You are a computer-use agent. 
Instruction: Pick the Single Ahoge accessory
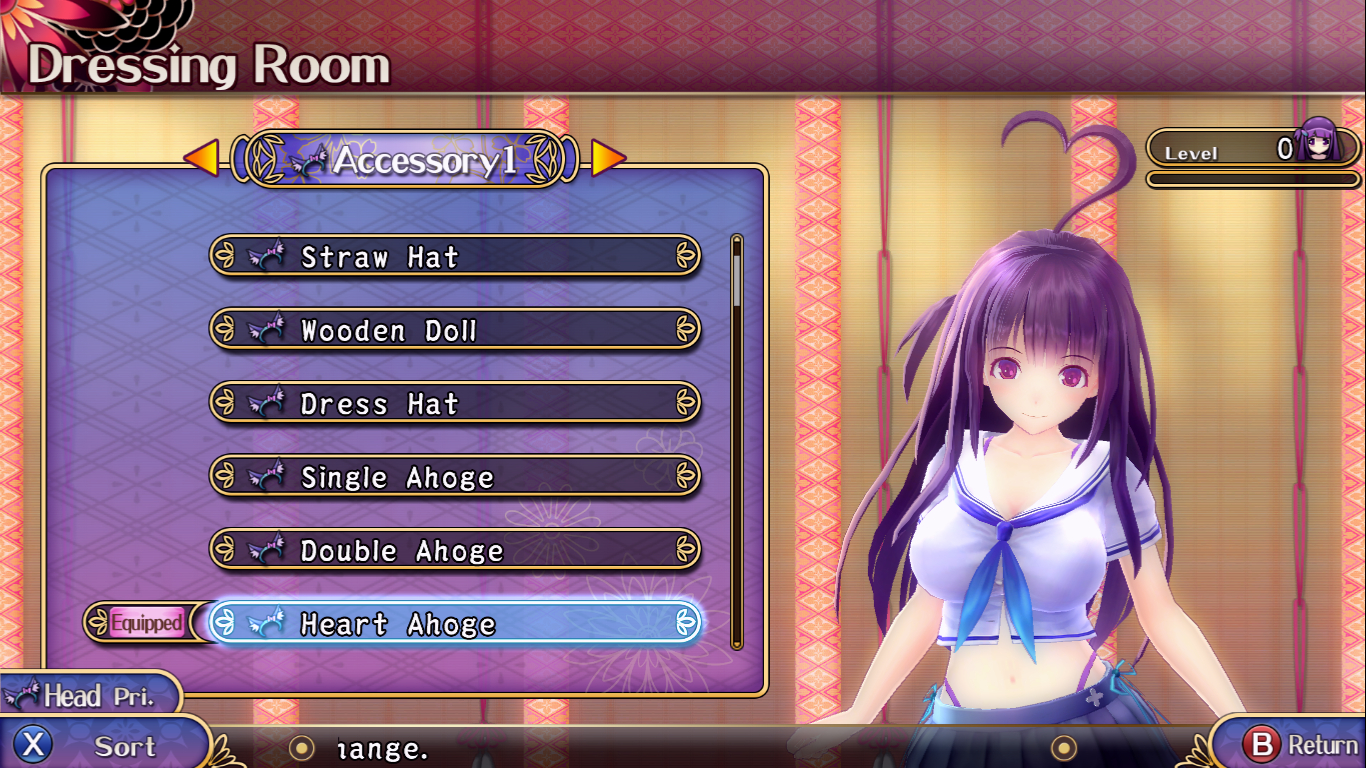pos(455,477)
